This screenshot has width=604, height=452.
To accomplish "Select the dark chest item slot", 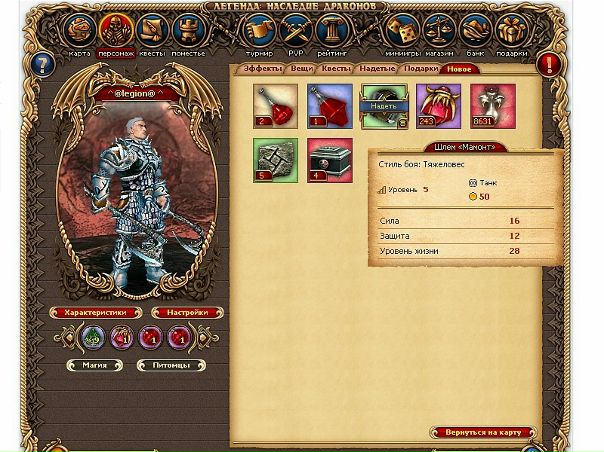I will (x=330, y=160).
